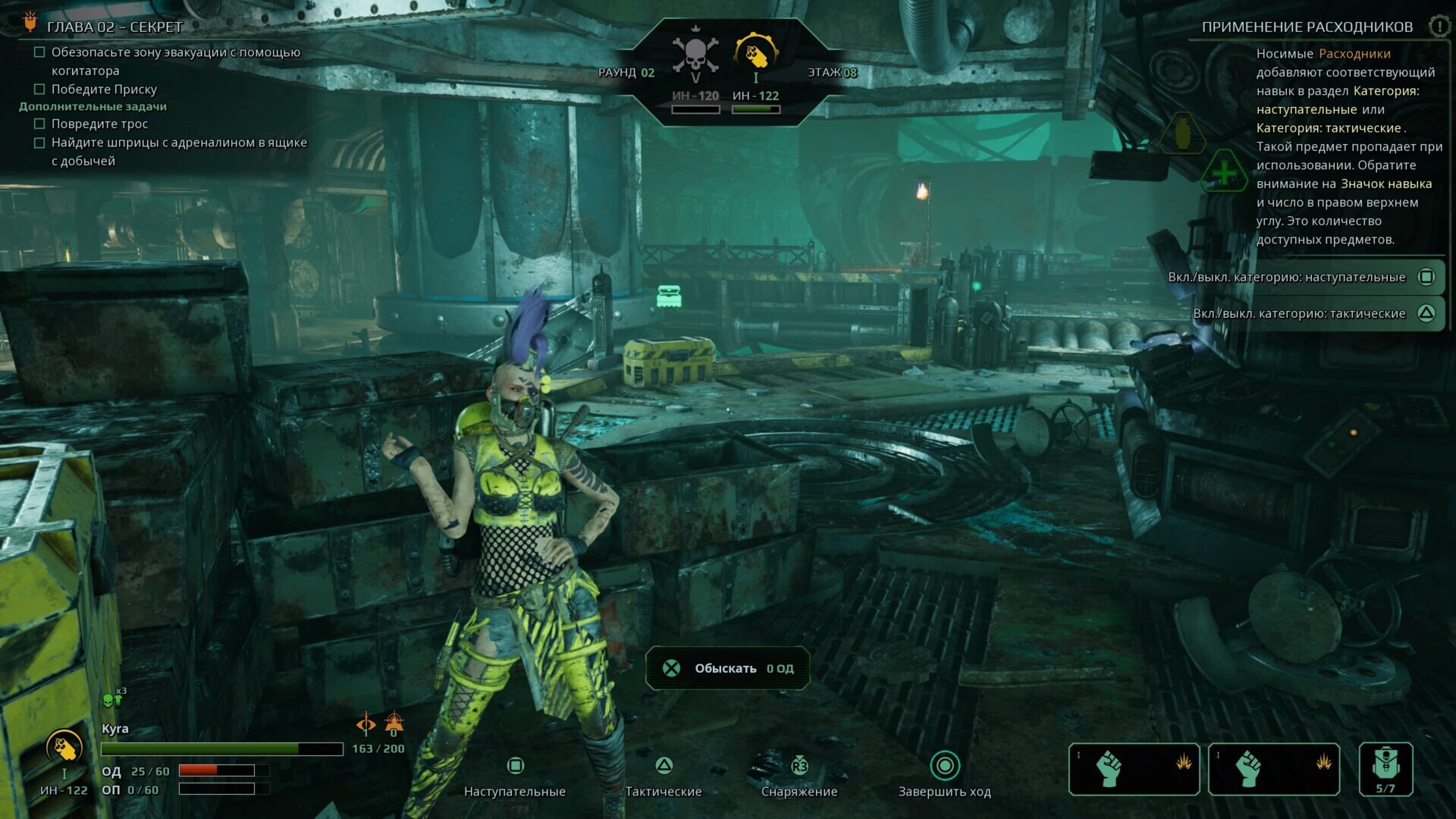Select the skull portrait in turn order
This screenshot has height=819, width=1456.
695,55
